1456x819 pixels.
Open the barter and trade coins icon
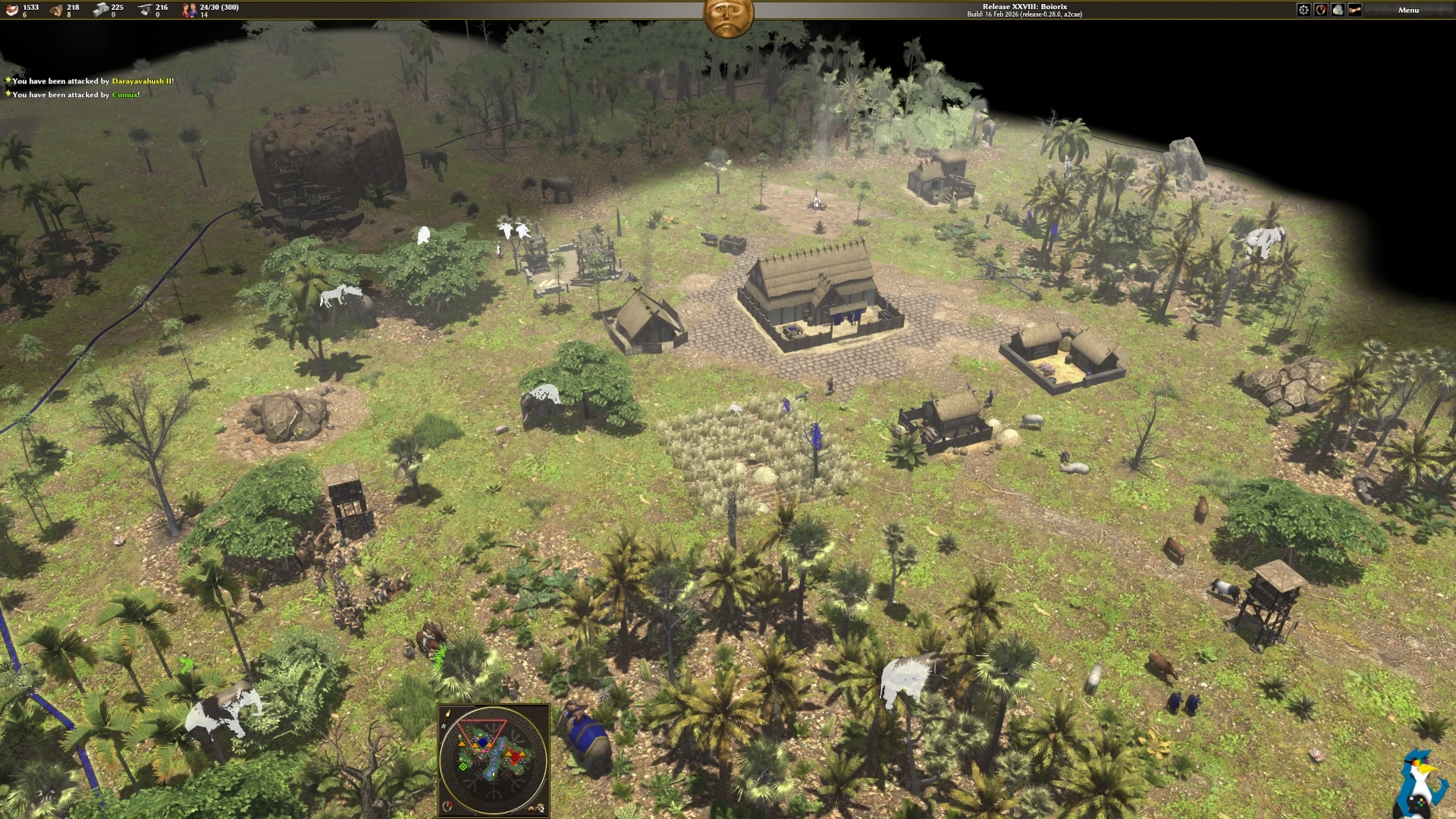[1338, 10]
